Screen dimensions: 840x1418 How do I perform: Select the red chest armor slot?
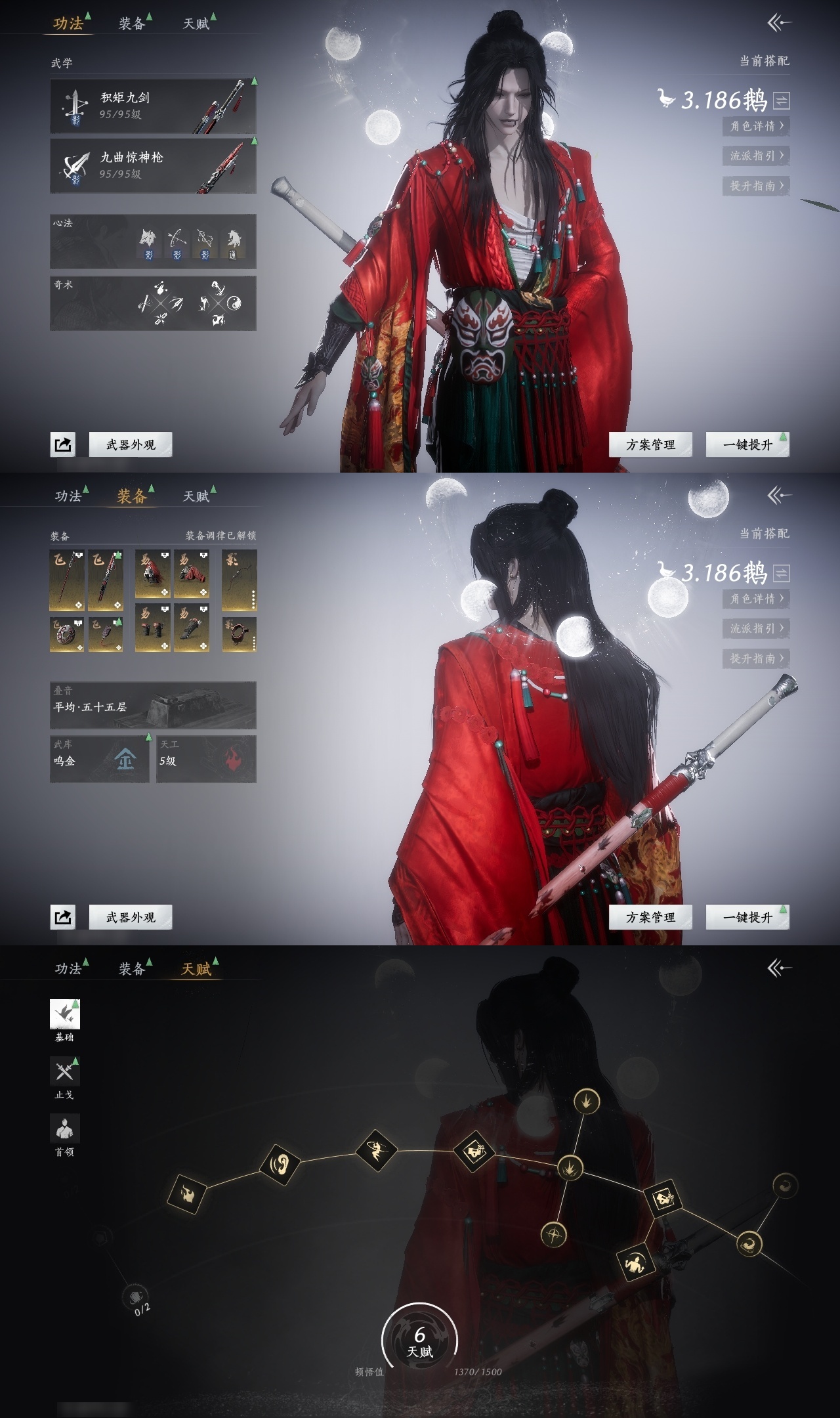pyautogui.click(x=192, y=574)
